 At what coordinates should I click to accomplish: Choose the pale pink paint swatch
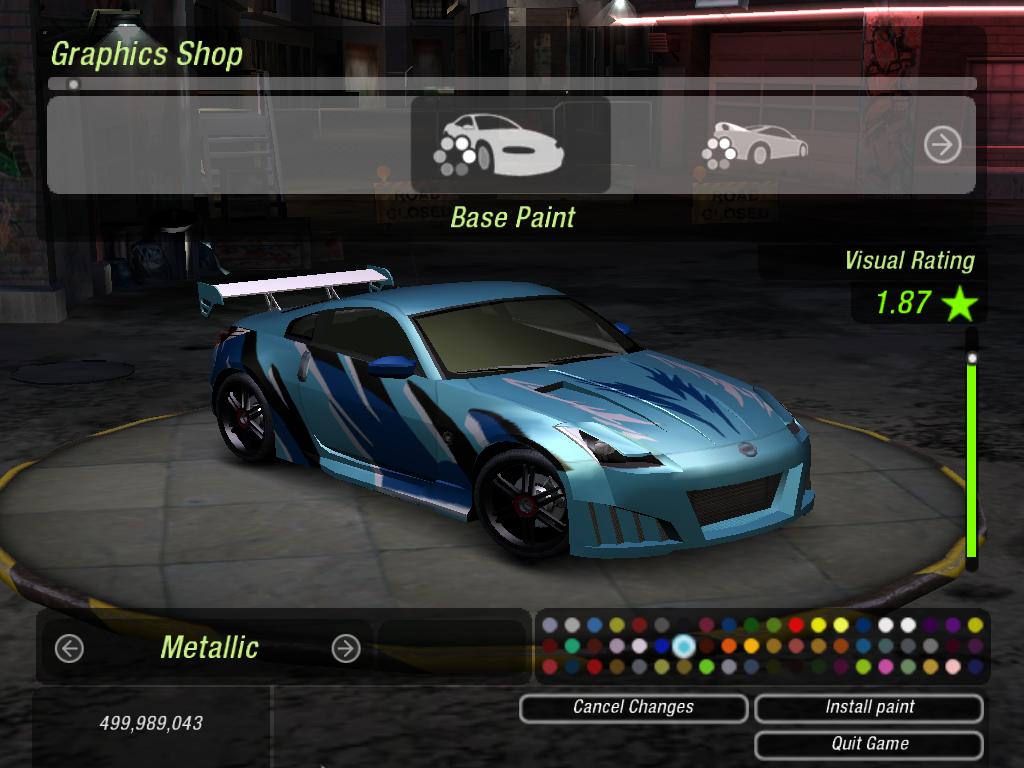point(953,667)
